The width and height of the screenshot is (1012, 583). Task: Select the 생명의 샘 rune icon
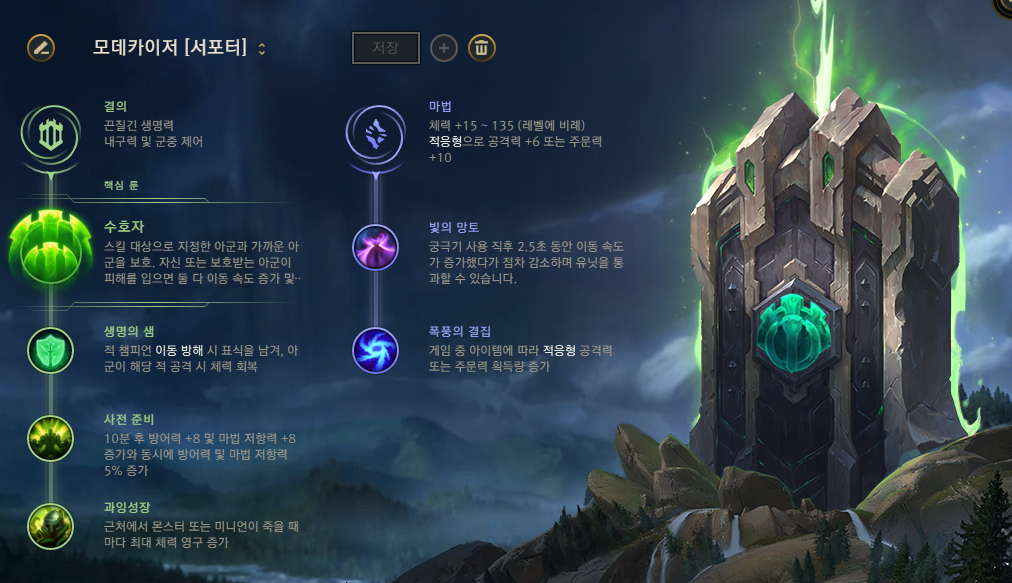click(50, 351)
